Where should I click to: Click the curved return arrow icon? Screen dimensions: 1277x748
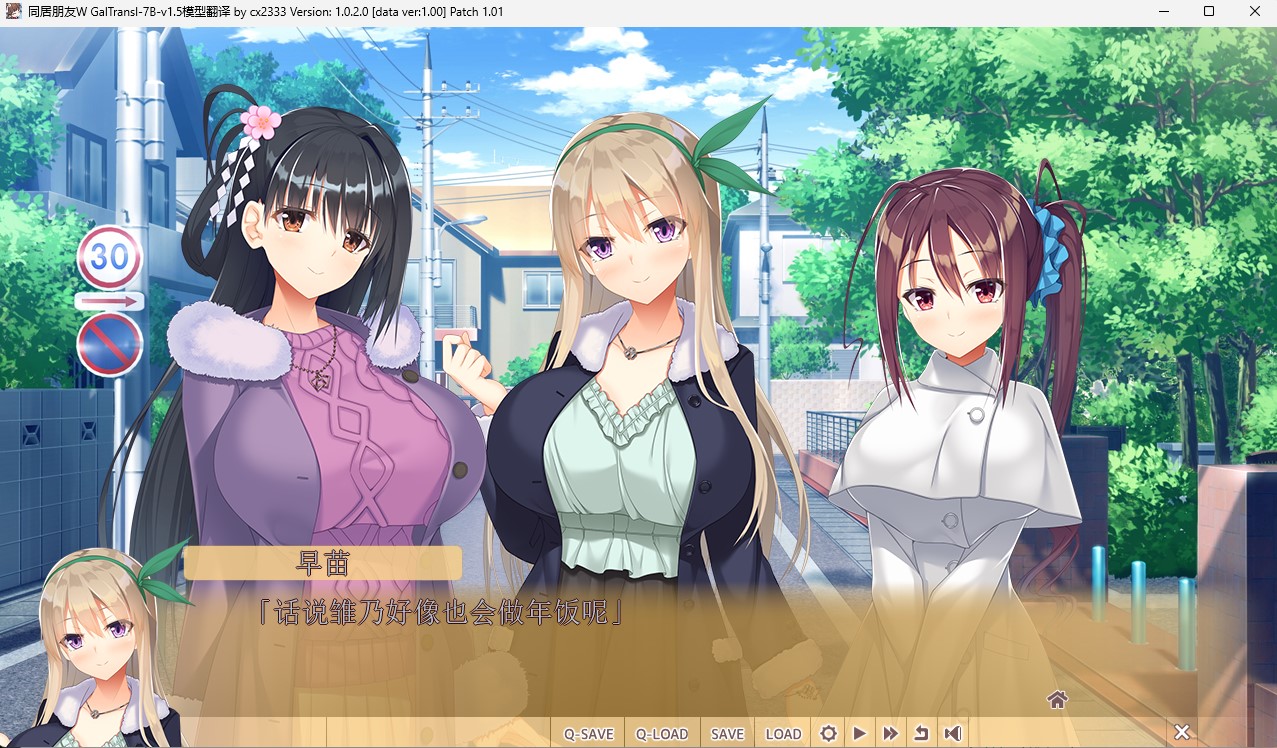click(921, 733)
